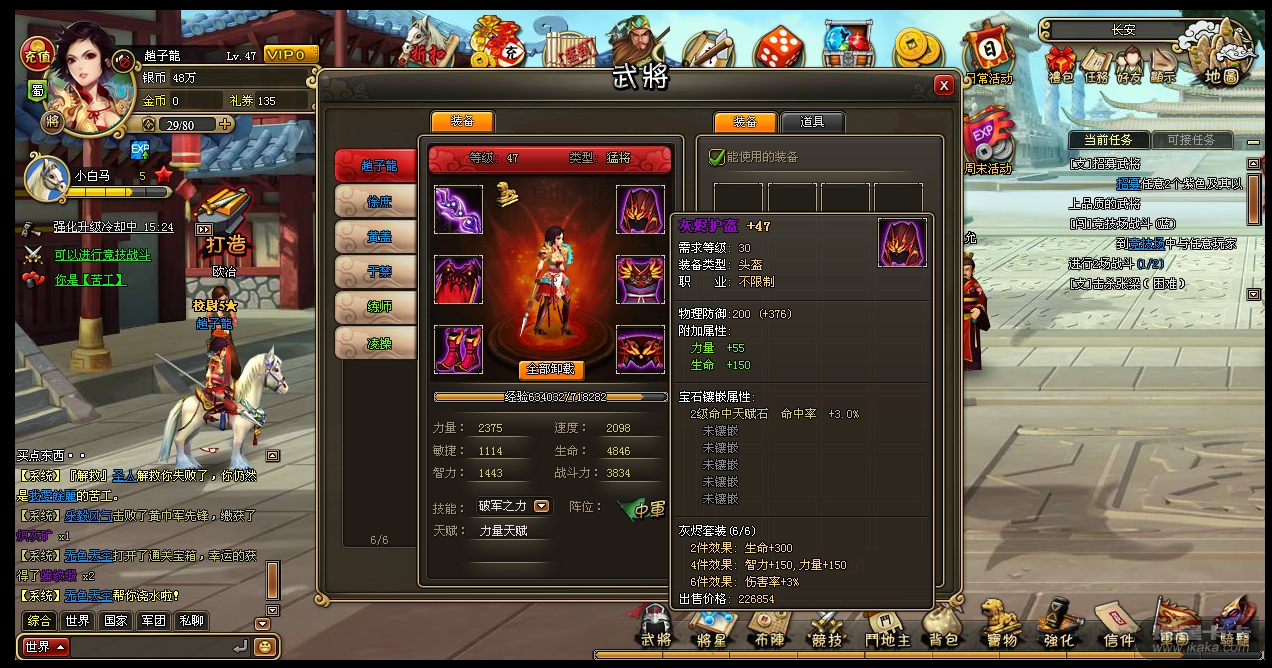Image resolution: width=1272 pixels, height=668 pixels.
Task: Open the 地图 world map
Action: click(1221, 58)
